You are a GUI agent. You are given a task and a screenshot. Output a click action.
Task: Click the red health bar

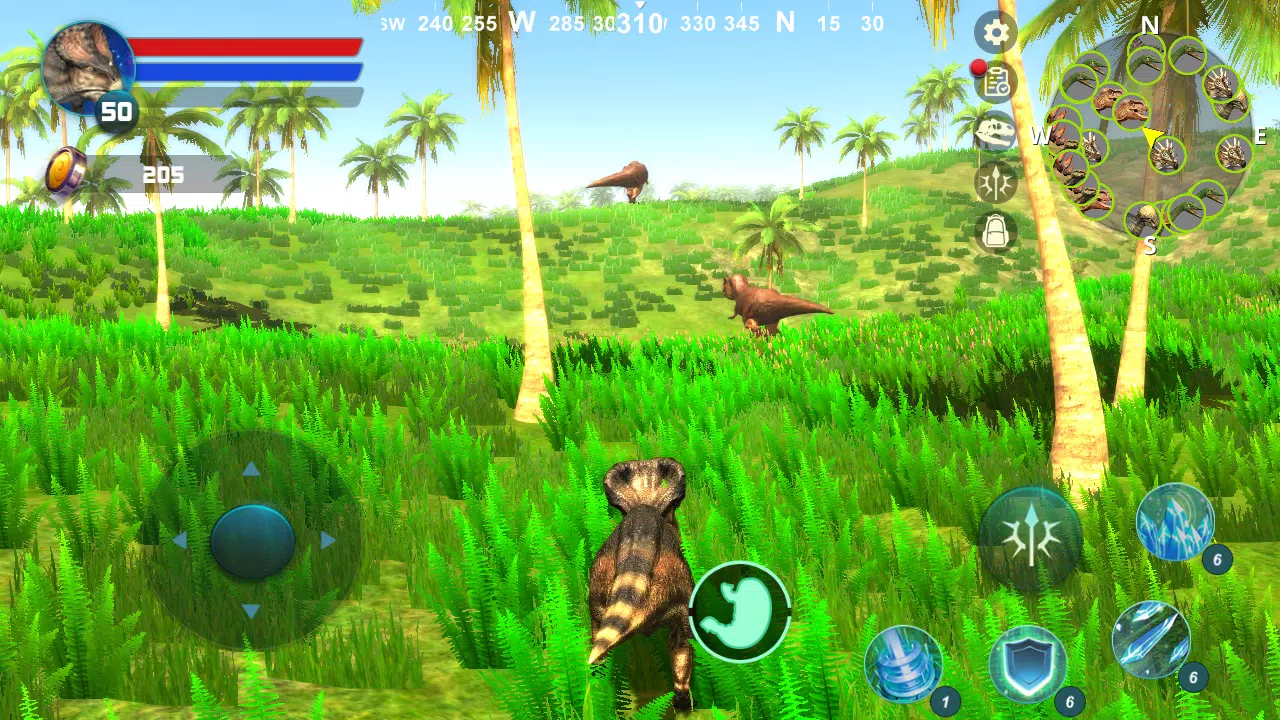(x=247, y=44)
